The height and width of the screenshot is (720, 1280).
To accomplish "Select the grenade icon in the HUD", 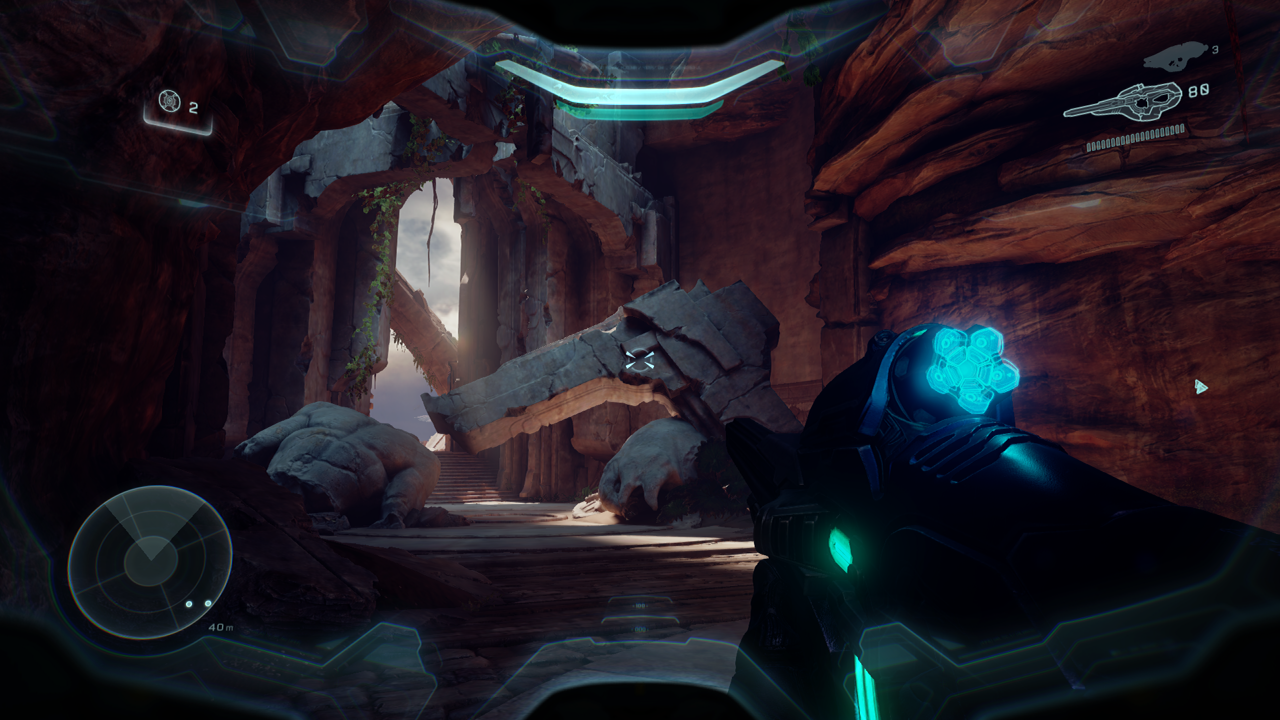I will point(169,101).
